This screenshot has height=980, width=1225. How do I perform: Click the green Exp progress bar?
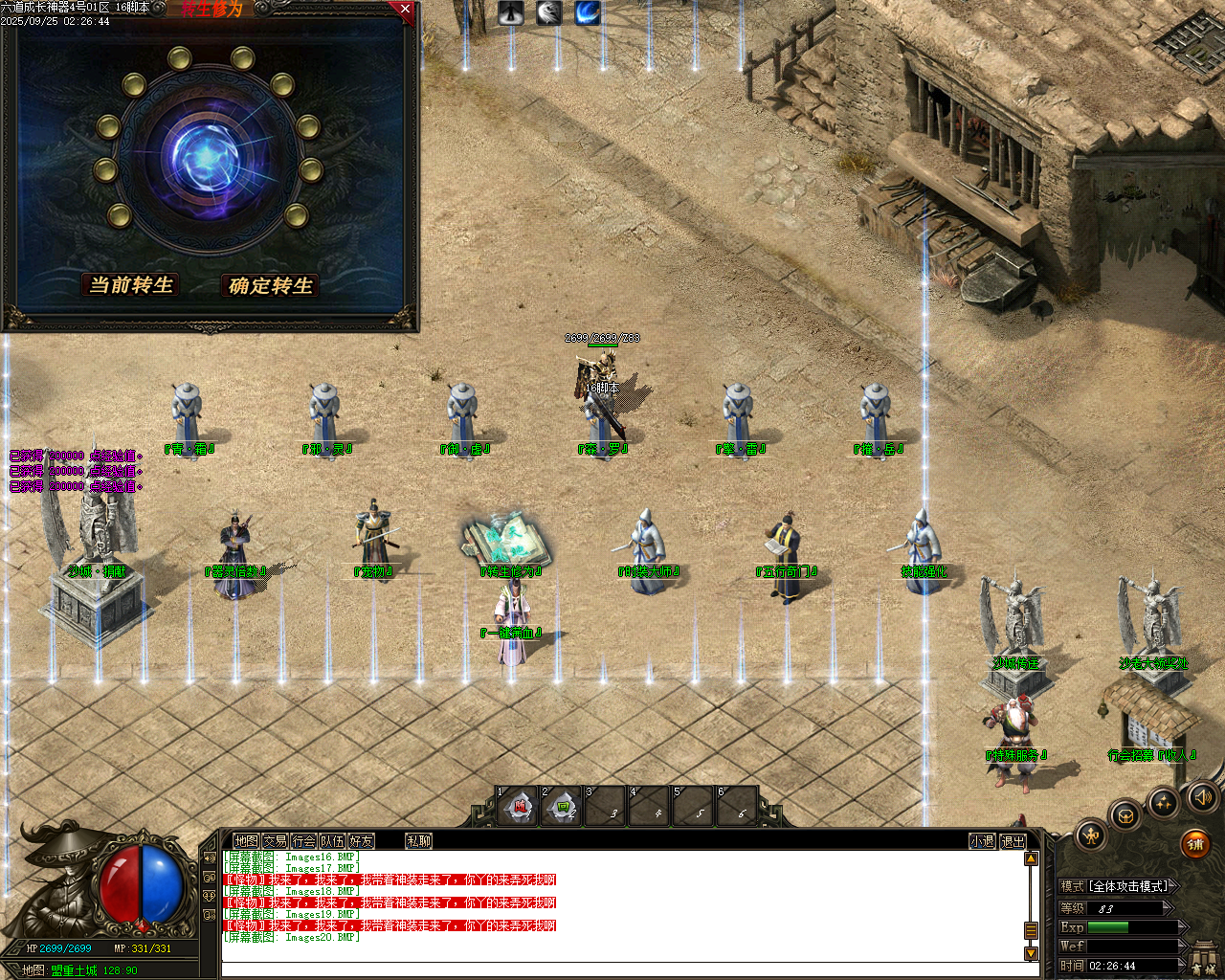point(1107,926)
